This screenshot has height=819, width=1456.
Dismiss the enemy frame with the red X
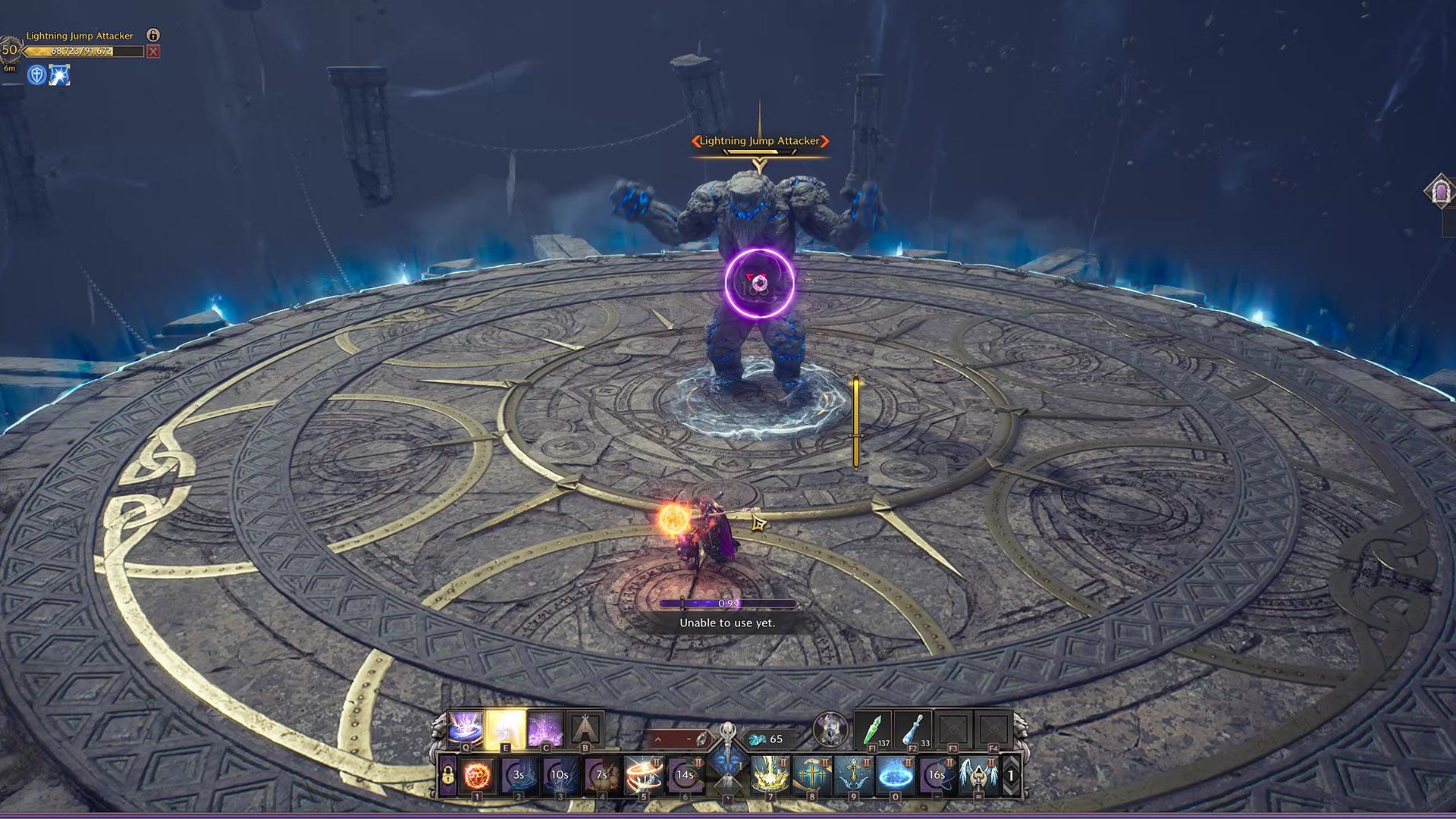click(152, 51)
